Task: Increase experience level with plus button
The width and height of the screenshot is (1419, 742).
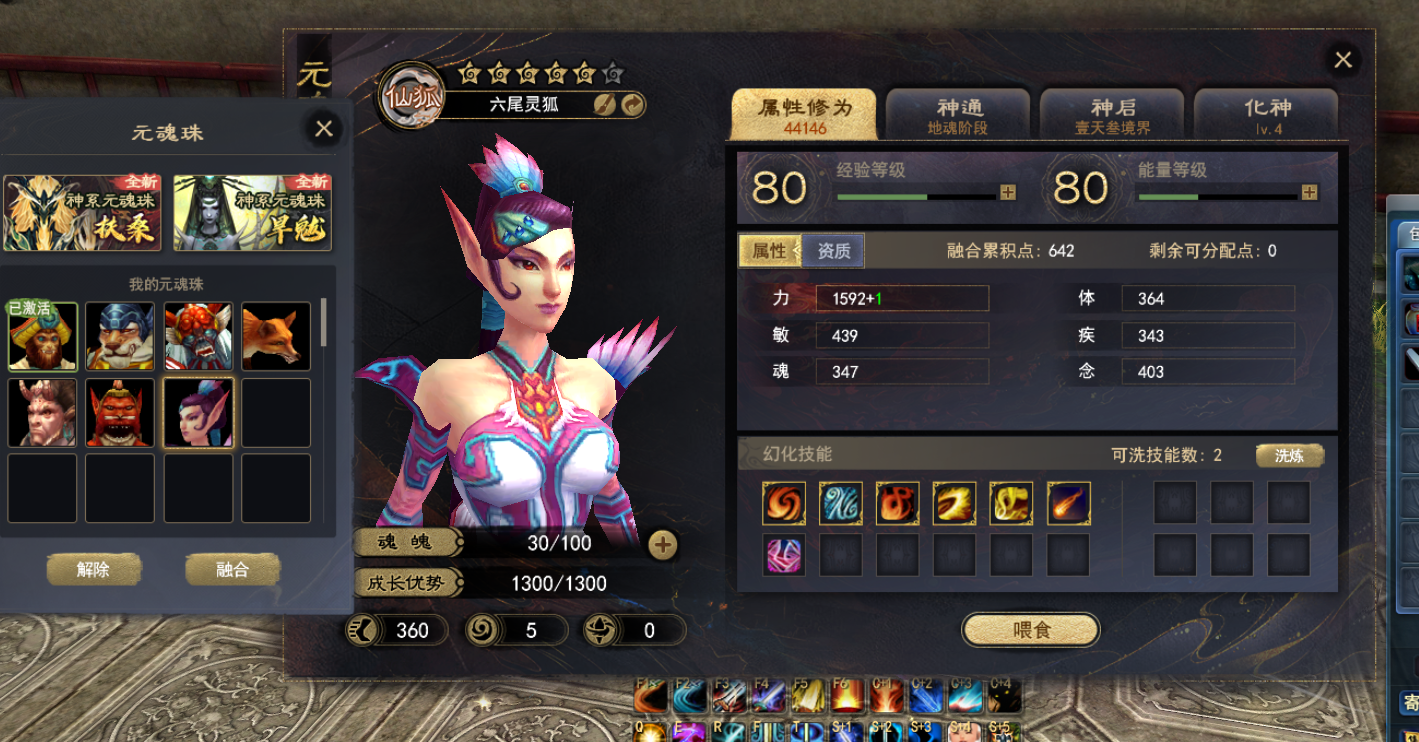Action: (x=1008, y=193)
